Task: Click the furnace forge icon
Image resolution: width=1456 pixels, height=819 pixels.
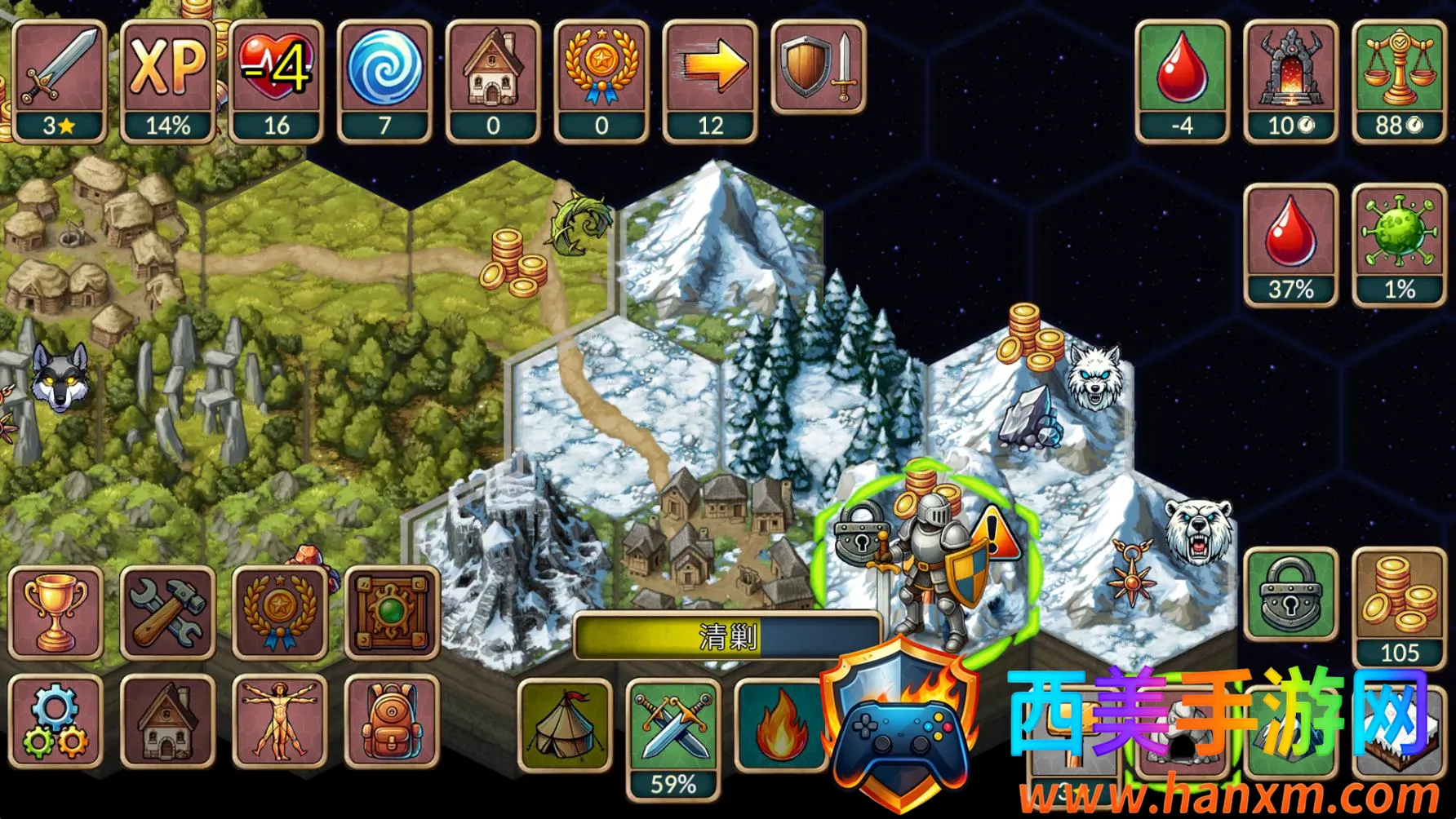Action: coord(1290,80)
